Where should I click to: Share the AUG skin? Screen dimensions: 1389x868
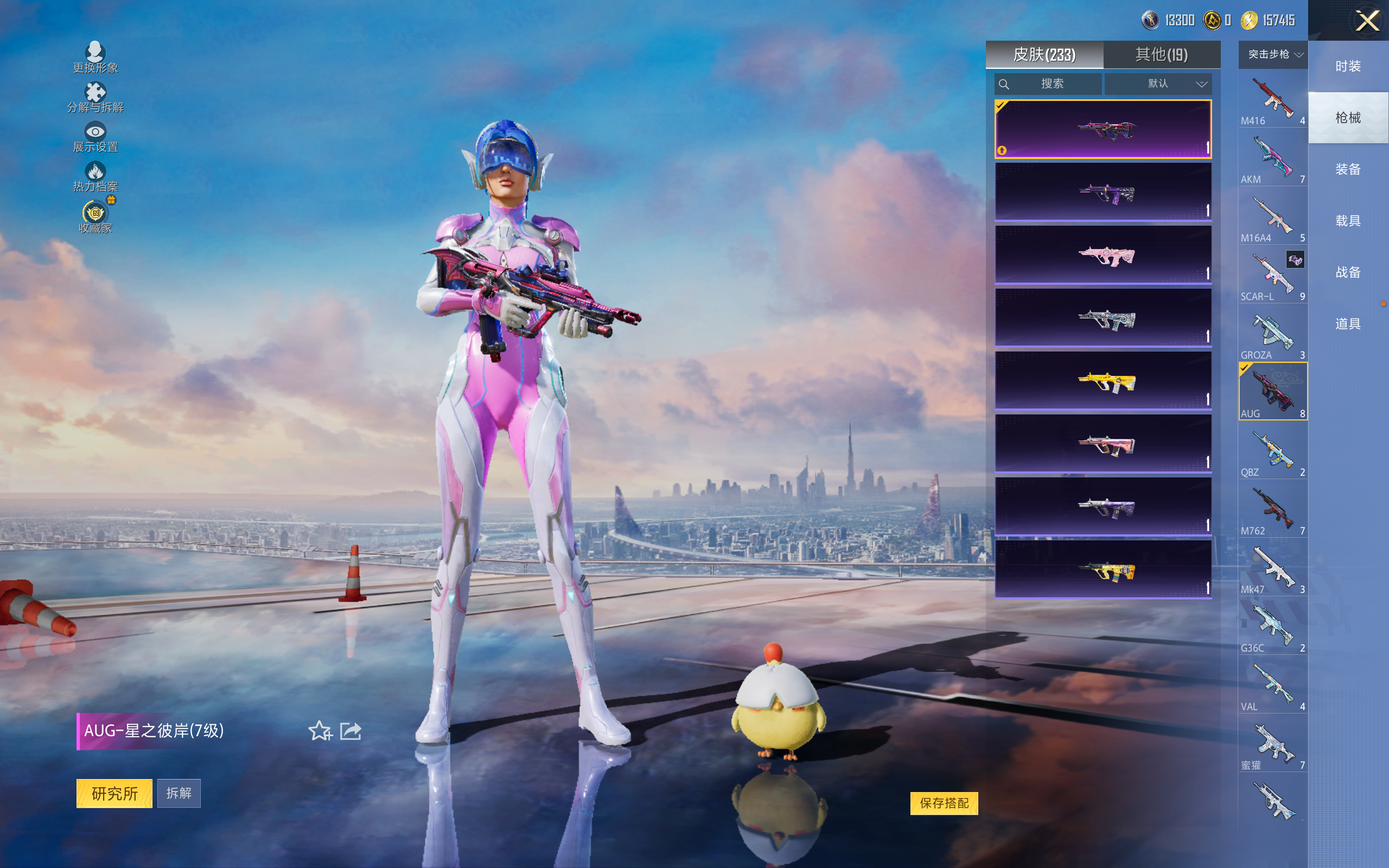tap(351, 731)
